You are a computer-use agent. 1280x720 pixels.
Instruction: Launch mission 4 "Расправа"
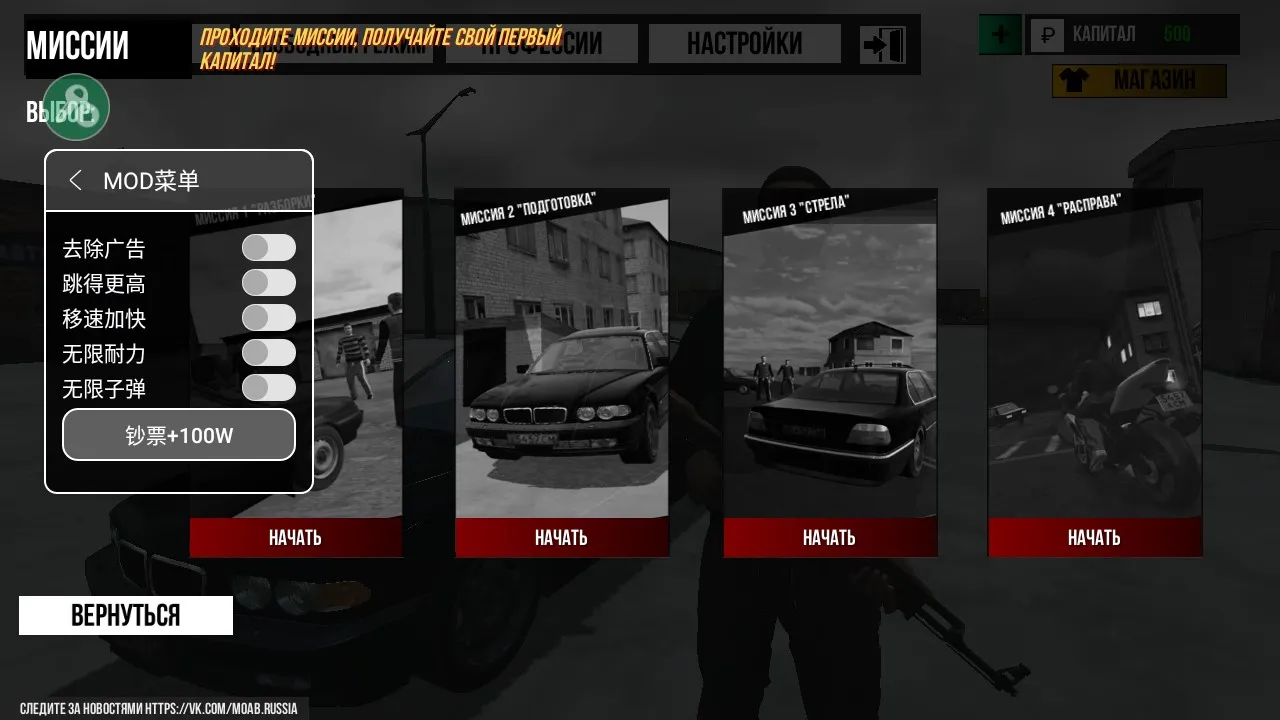point(1094,538)
